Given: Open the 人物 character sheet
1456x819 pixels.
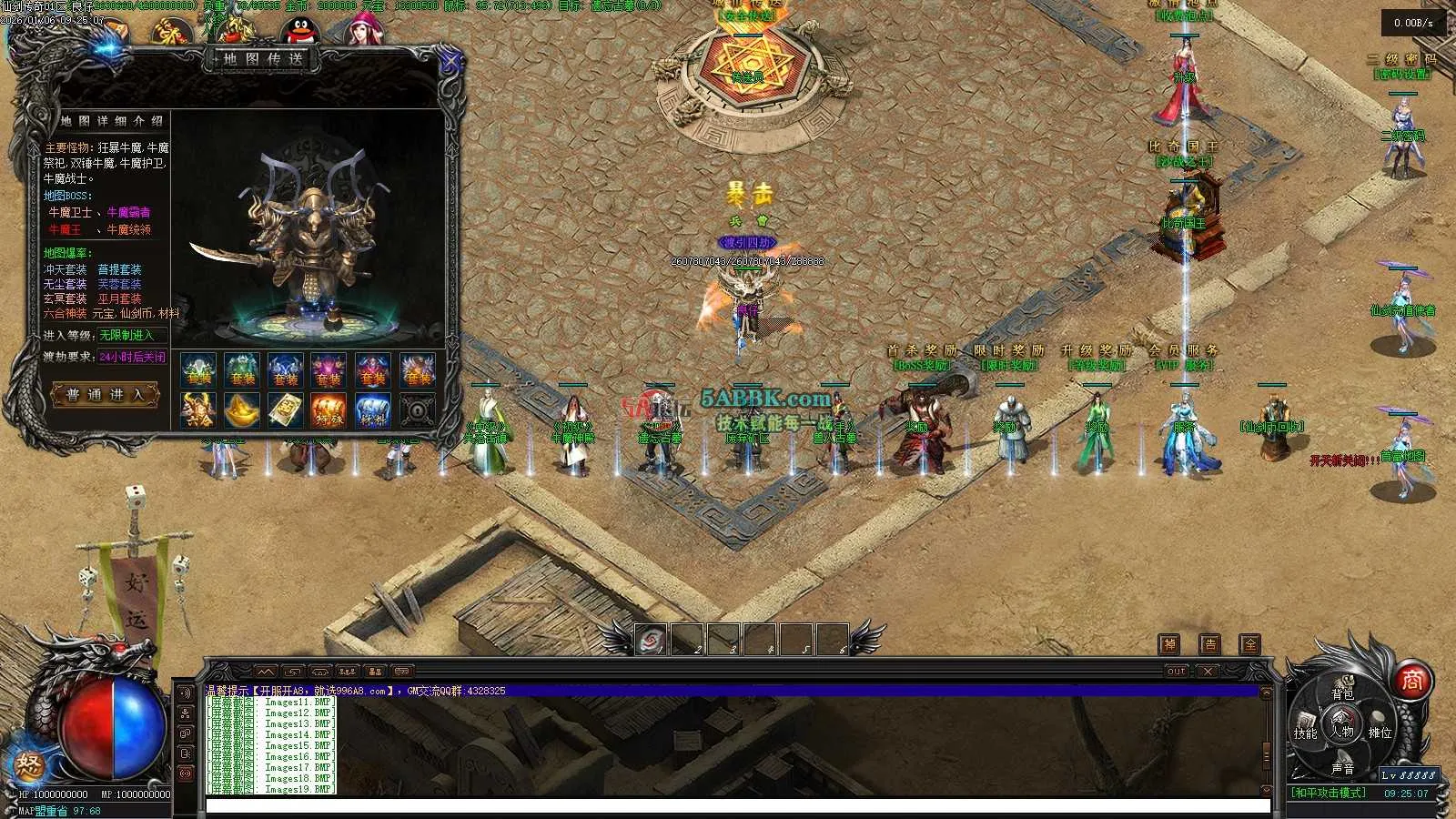Looking at the screenshot, I should tap(1342, 731).
